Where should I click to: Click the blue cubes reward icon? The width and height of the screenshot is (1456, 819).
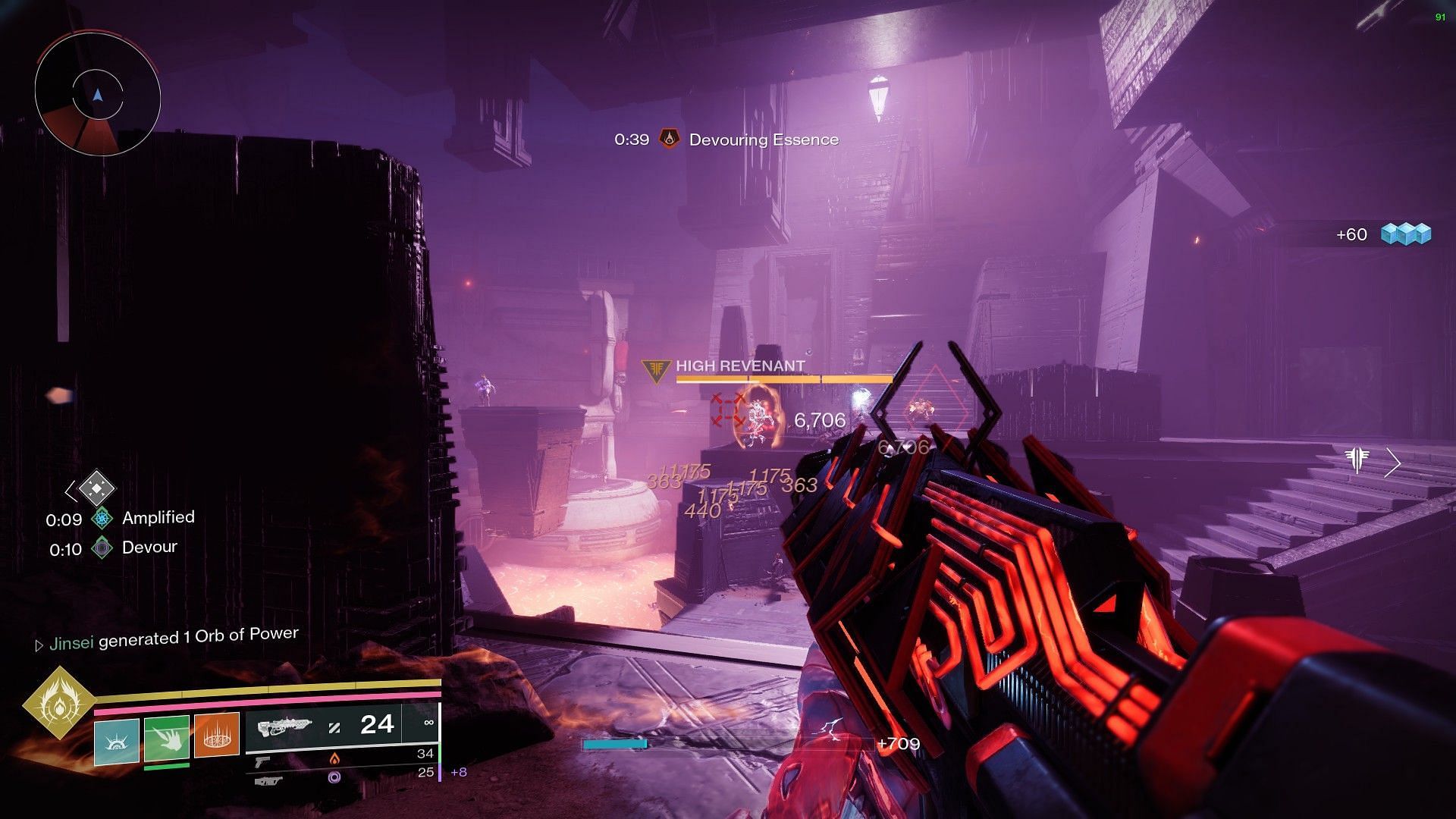pos(1405,234)
